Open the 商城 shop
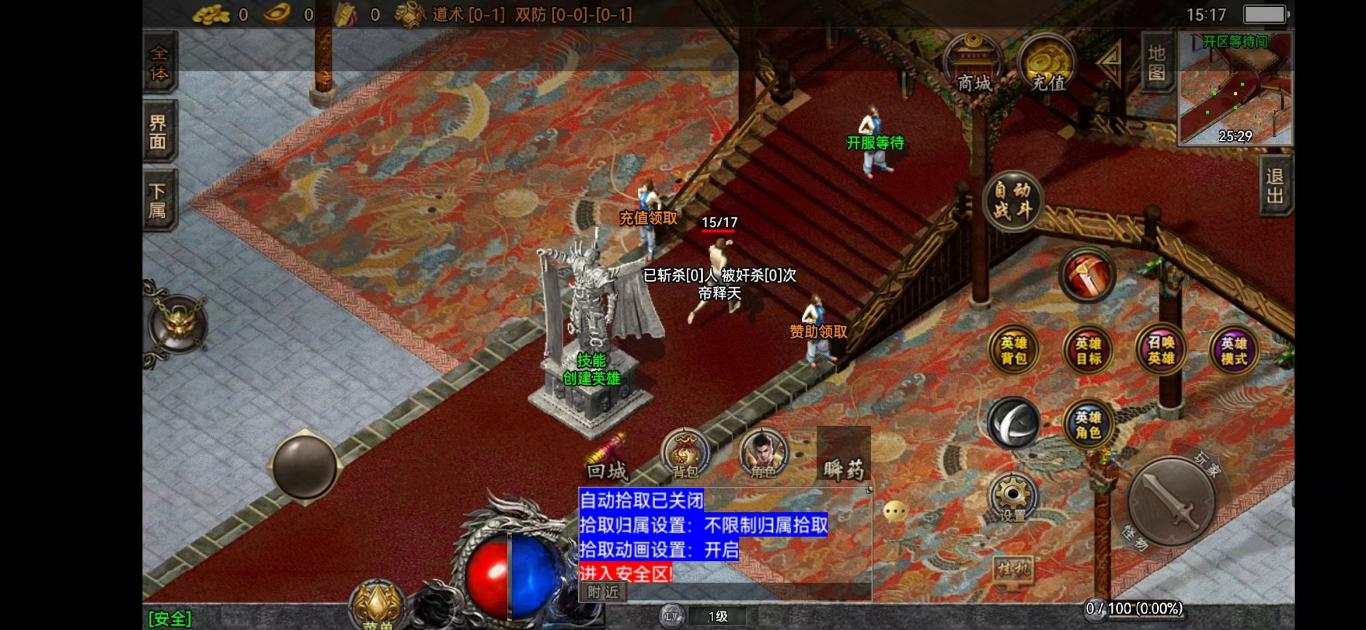Image resolution: width=1366 pixels, height=630 pixels. 972,64
